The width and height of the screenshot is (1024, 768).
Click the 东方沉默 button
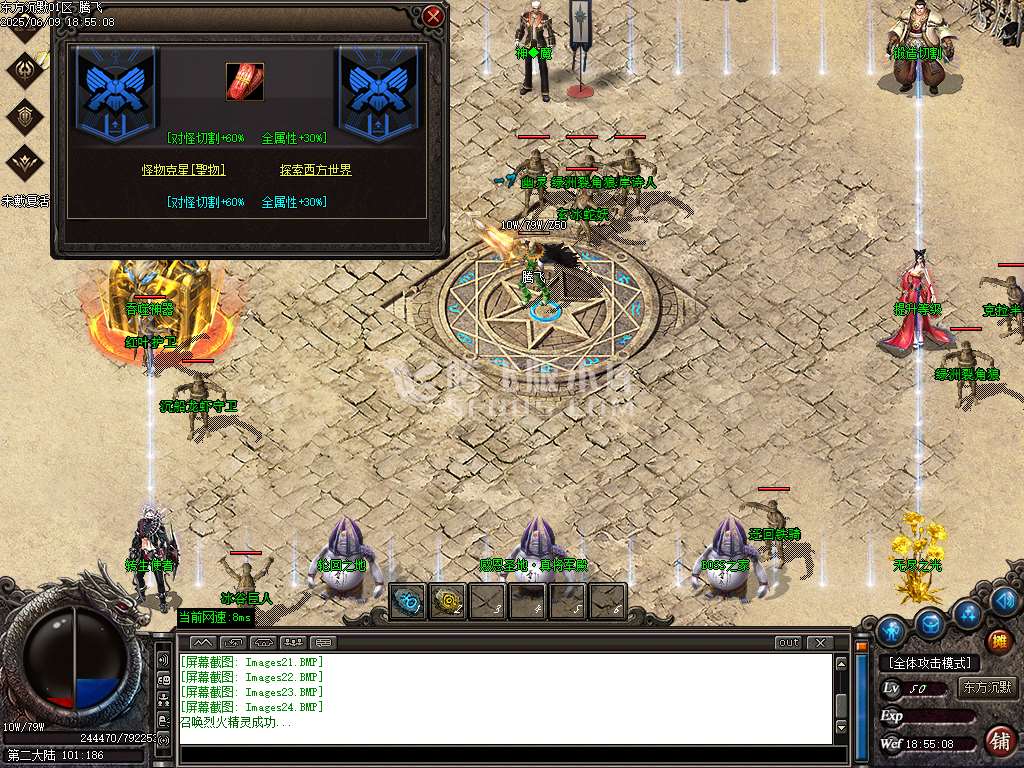[x=986, y=688]
